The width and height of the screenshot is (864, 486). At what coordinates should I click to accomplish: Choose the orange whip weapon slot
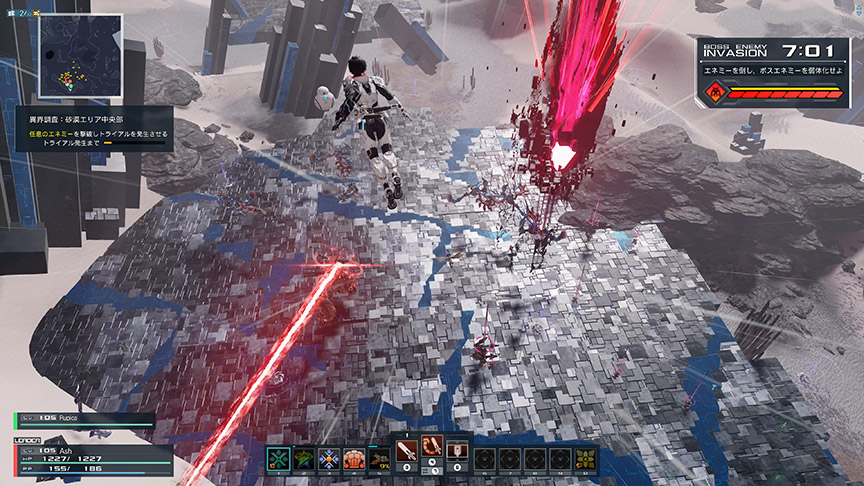coord(432,455)
